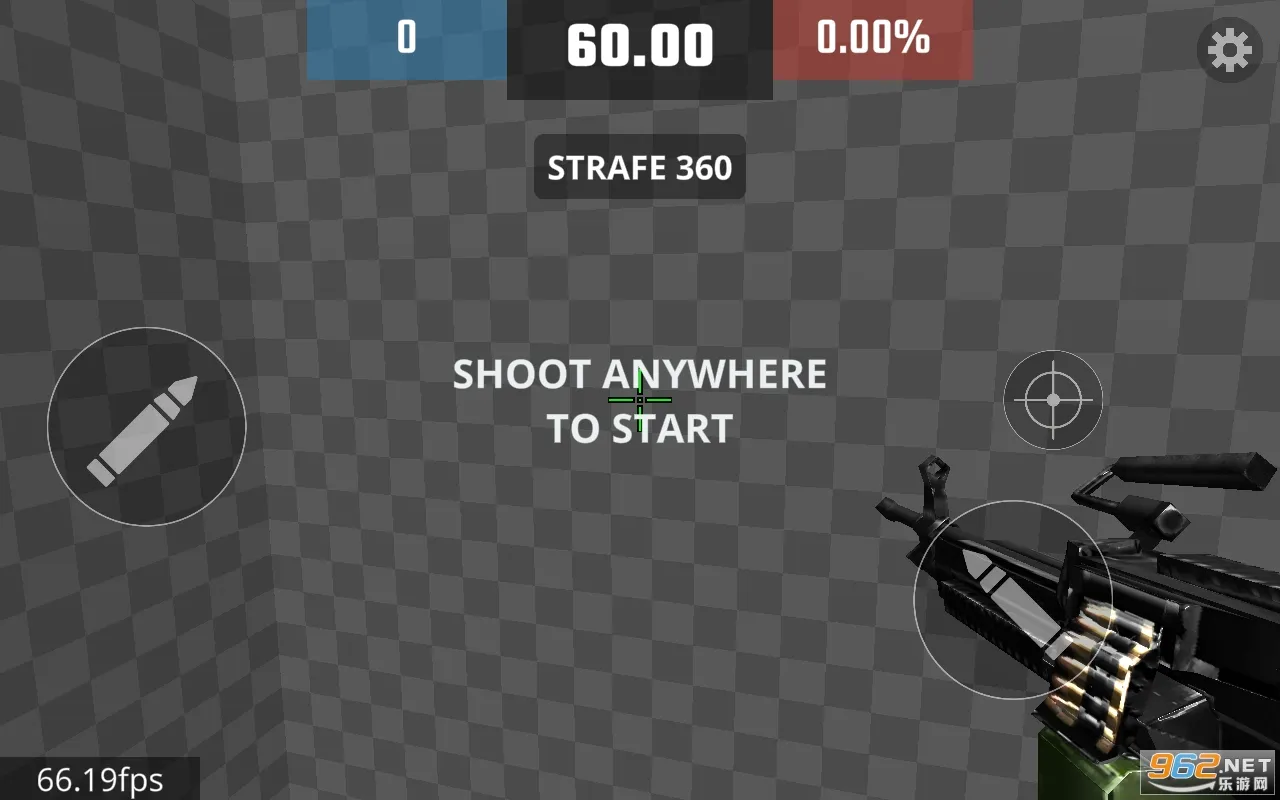Tap the bullet fire button clear of the weapon

tap(146, 426)
